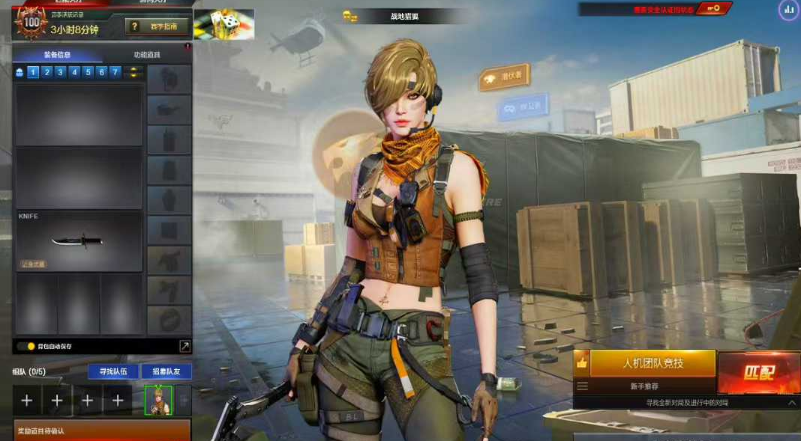The image size is (801, 441).
Task: Open the dice event banner
Action: pos(224,24)
